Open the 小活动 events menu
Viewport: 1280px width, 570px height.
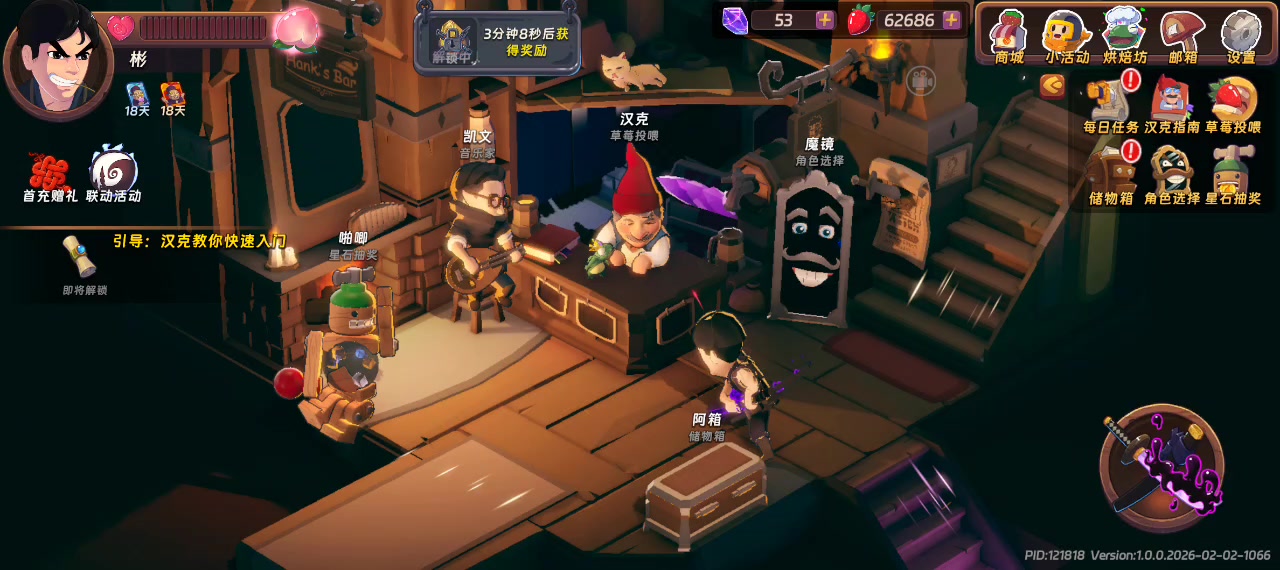pyautogui.click(x=1066, y=36)
